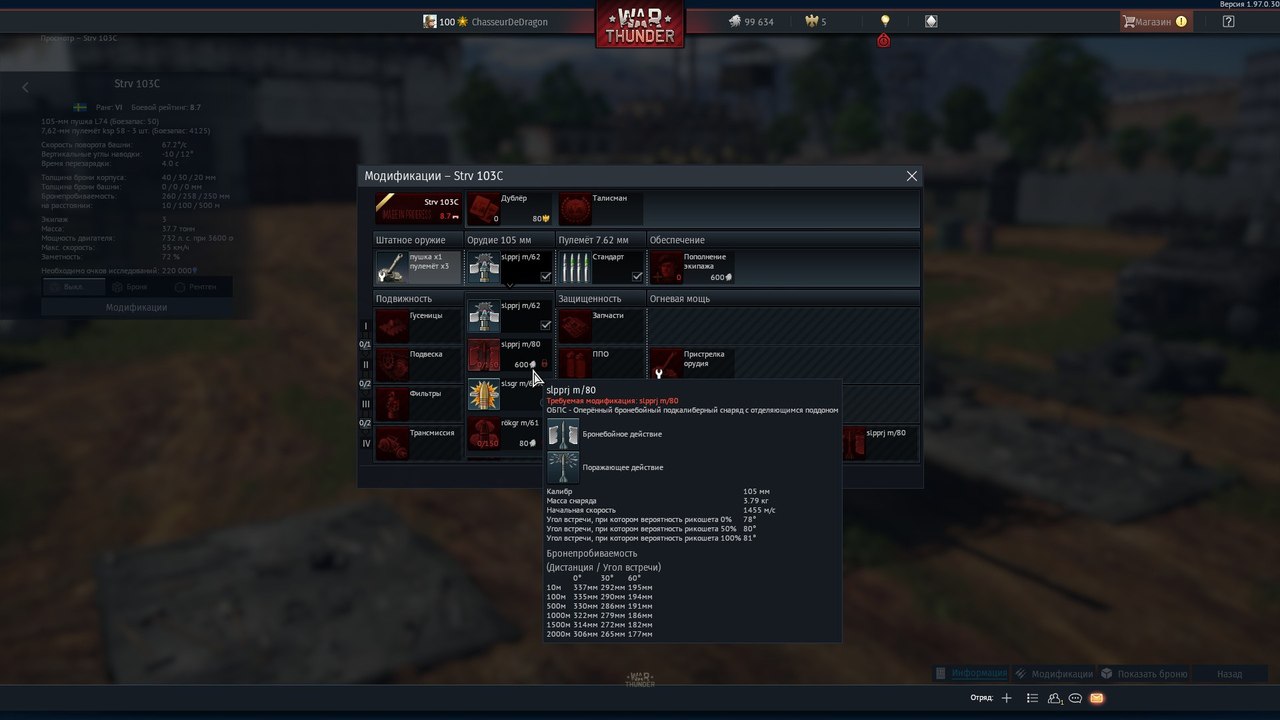Screen dimensions: 1280x720
Task: Click the Пополнение экипажа crew replenishment item
Action: pyautogui.click(x=692, y=267)
